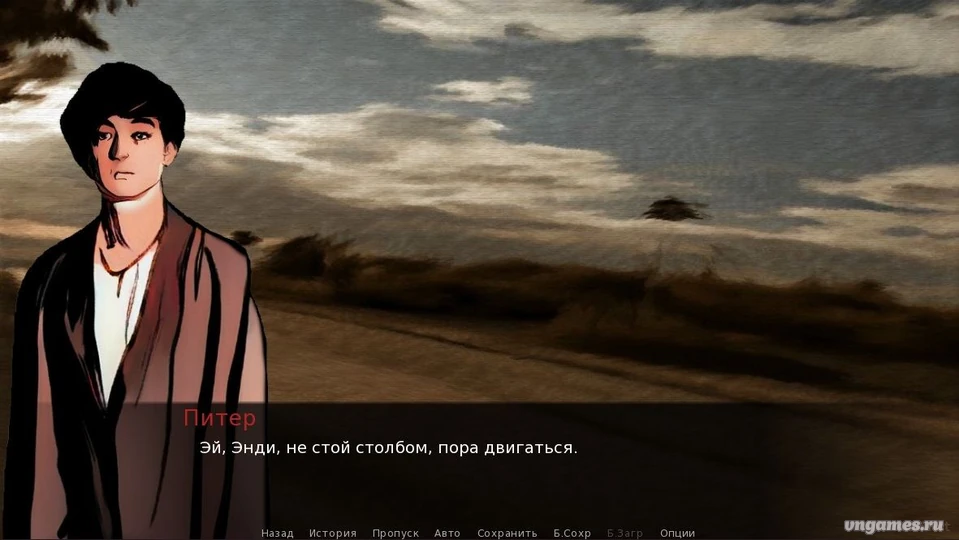Click the Назад (Back) quick menu button
This screenshot has height=540, width=959.
[x=277, y=533]
